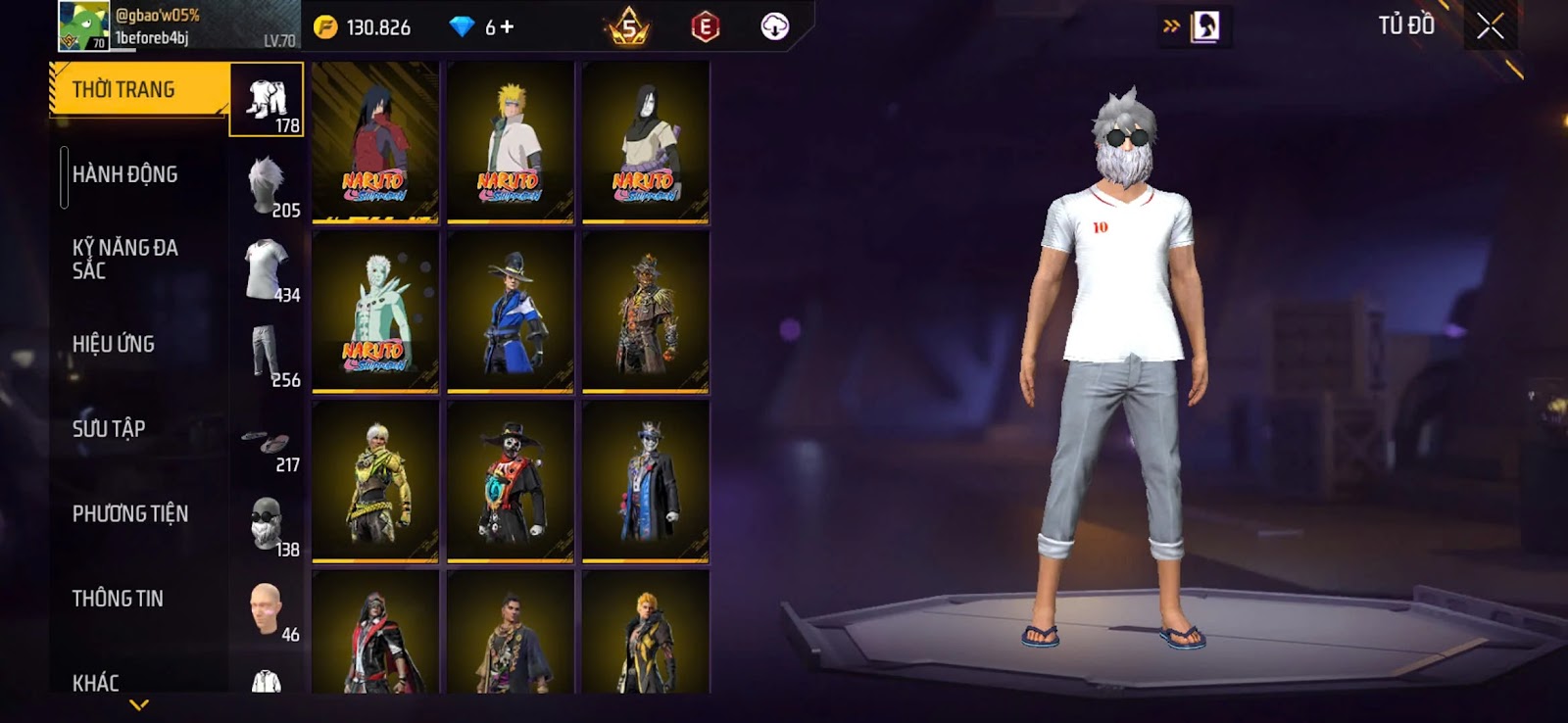Select the outfit sets subcategory with 178 items
Screen dimensions: 1568x723
[x=267, y=100]
